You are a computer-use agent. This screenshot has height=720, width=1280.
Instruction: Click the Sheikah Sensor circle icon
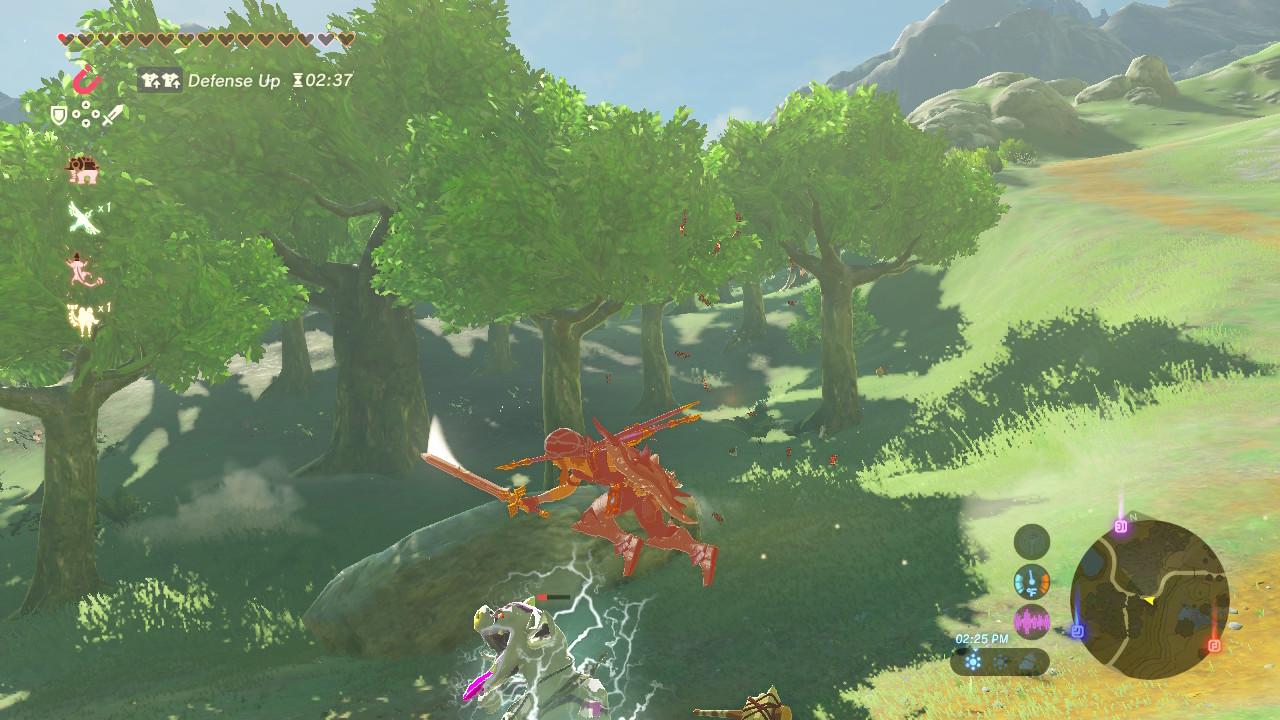(x=1032, y=542)
